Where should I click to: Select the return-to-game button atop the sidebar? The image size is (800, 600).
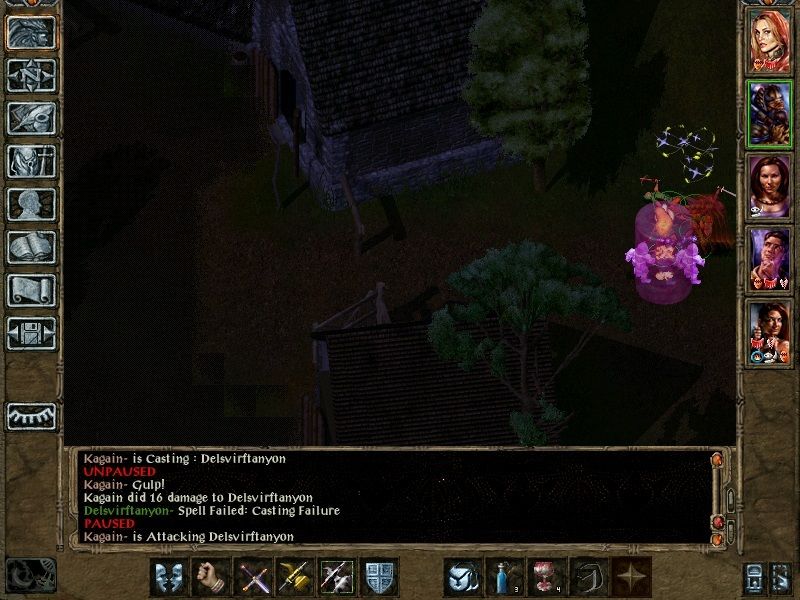pyautogui.click(x=31, y=31)
